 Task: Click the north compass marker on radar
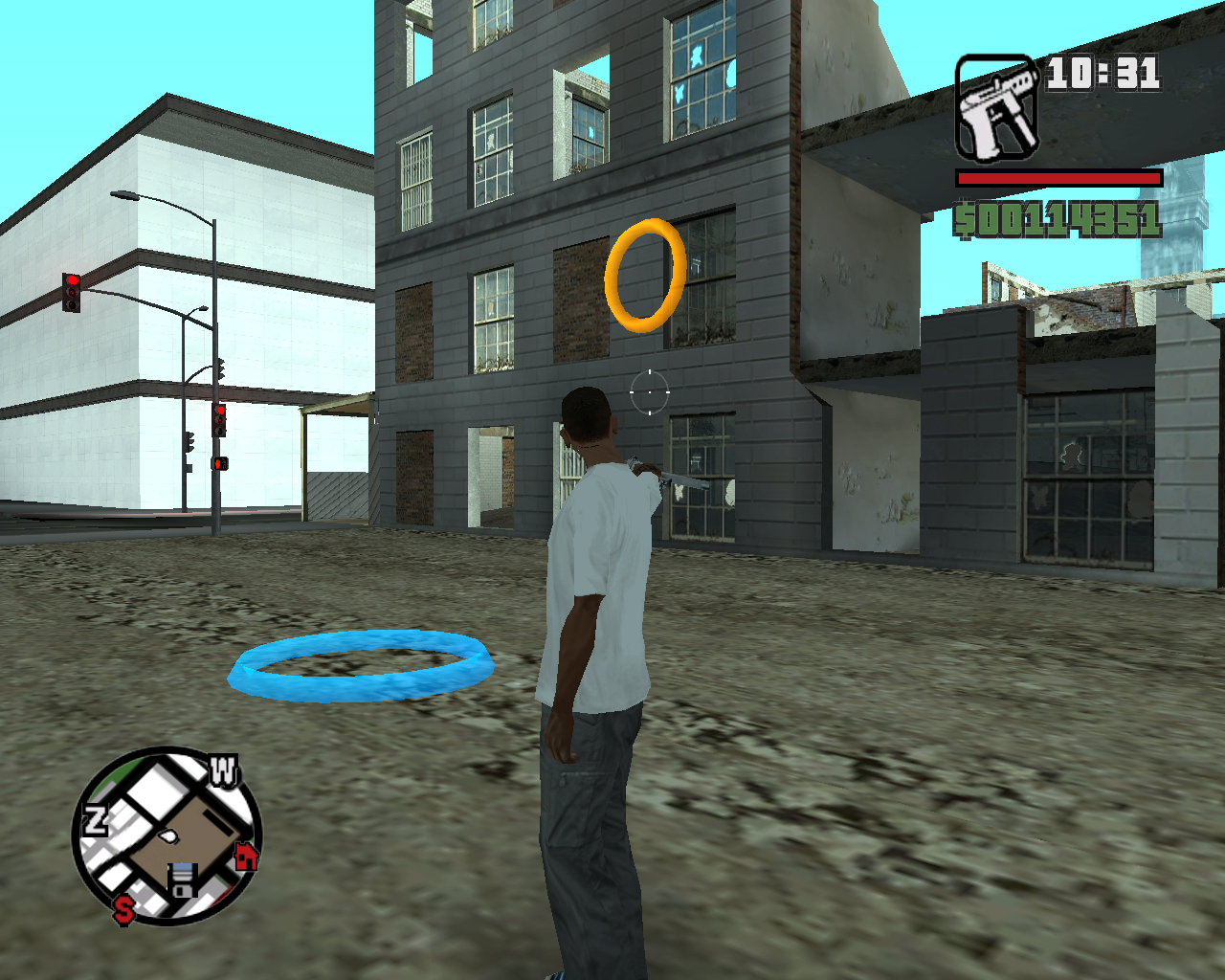95,821
